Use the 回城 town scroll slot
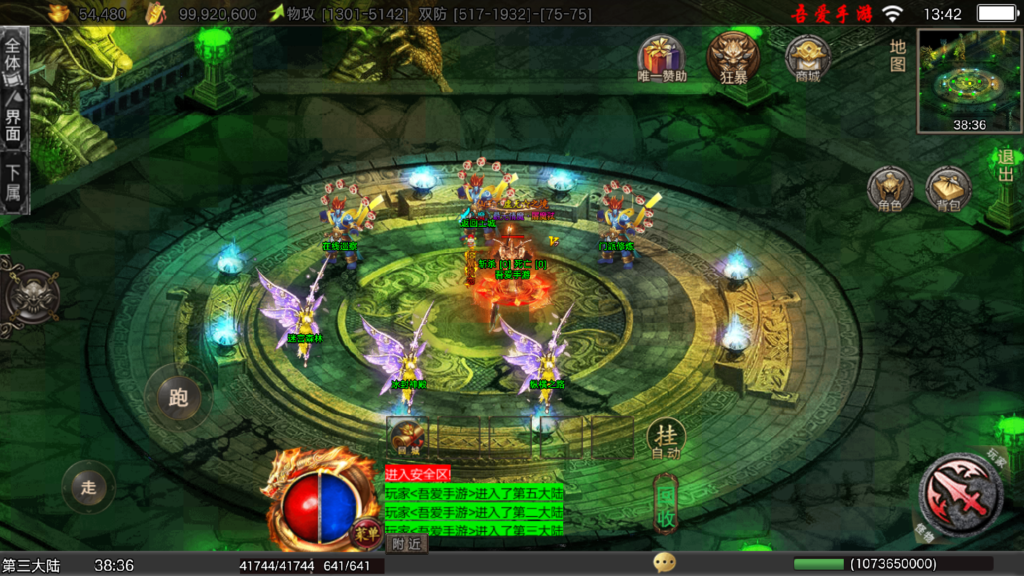1024x576 pixels. [407, 436]
